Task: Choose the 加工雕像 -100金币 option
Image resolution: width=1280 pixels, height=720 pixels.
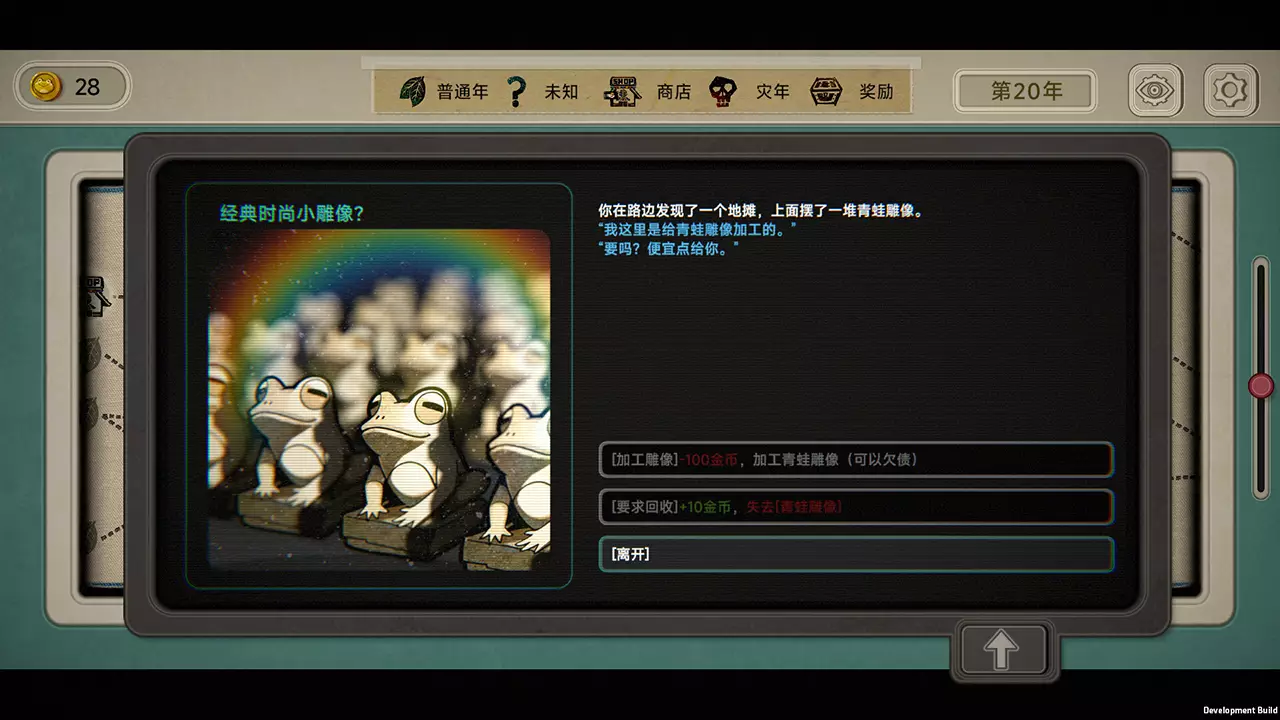Action: (x=855, y=460)
